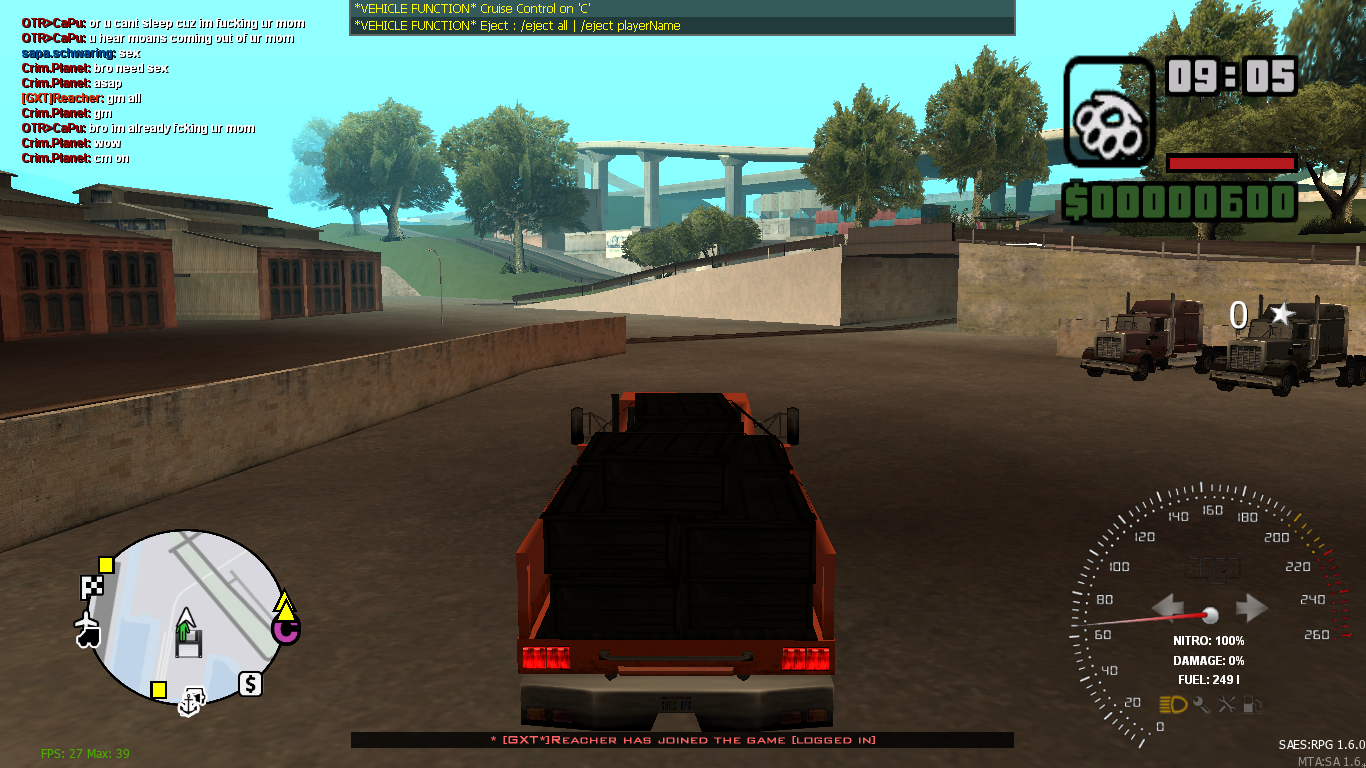This screenshot has width=1366, height=768.
Task: Click the Reacher joined game notification
Action: pos(683,739)
